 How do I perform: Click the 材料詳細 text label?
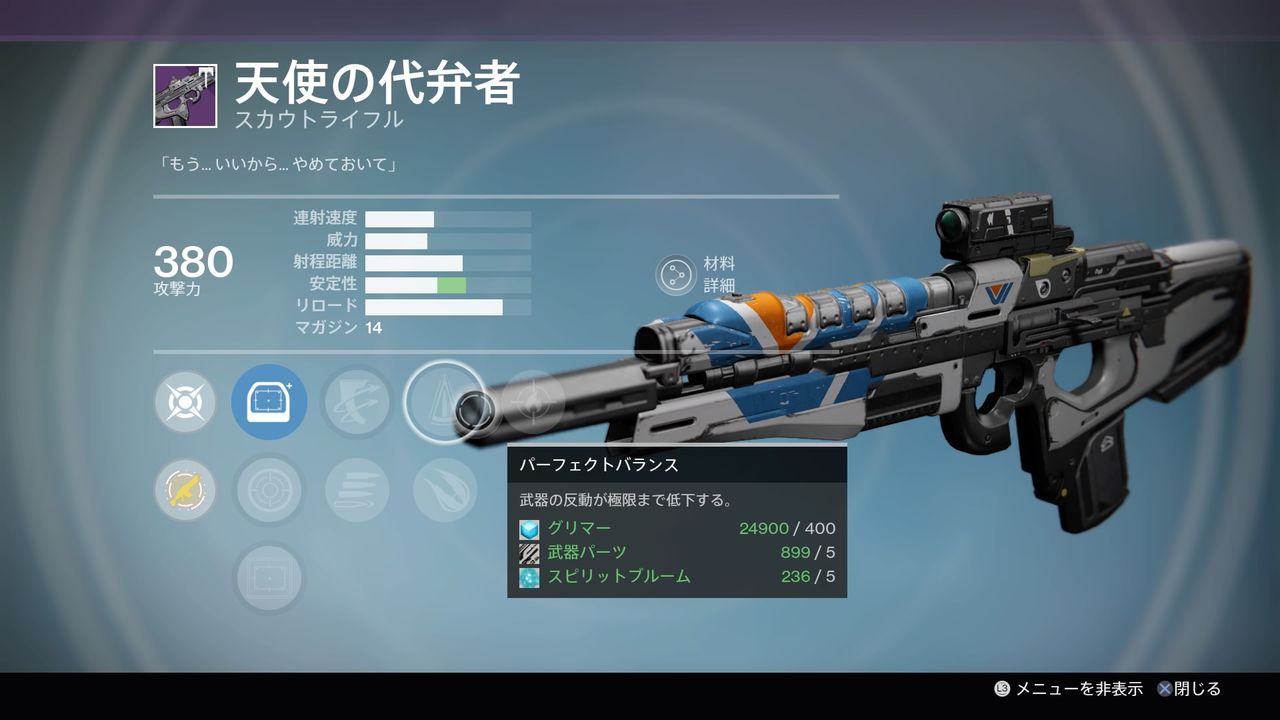tap(723, 271)
